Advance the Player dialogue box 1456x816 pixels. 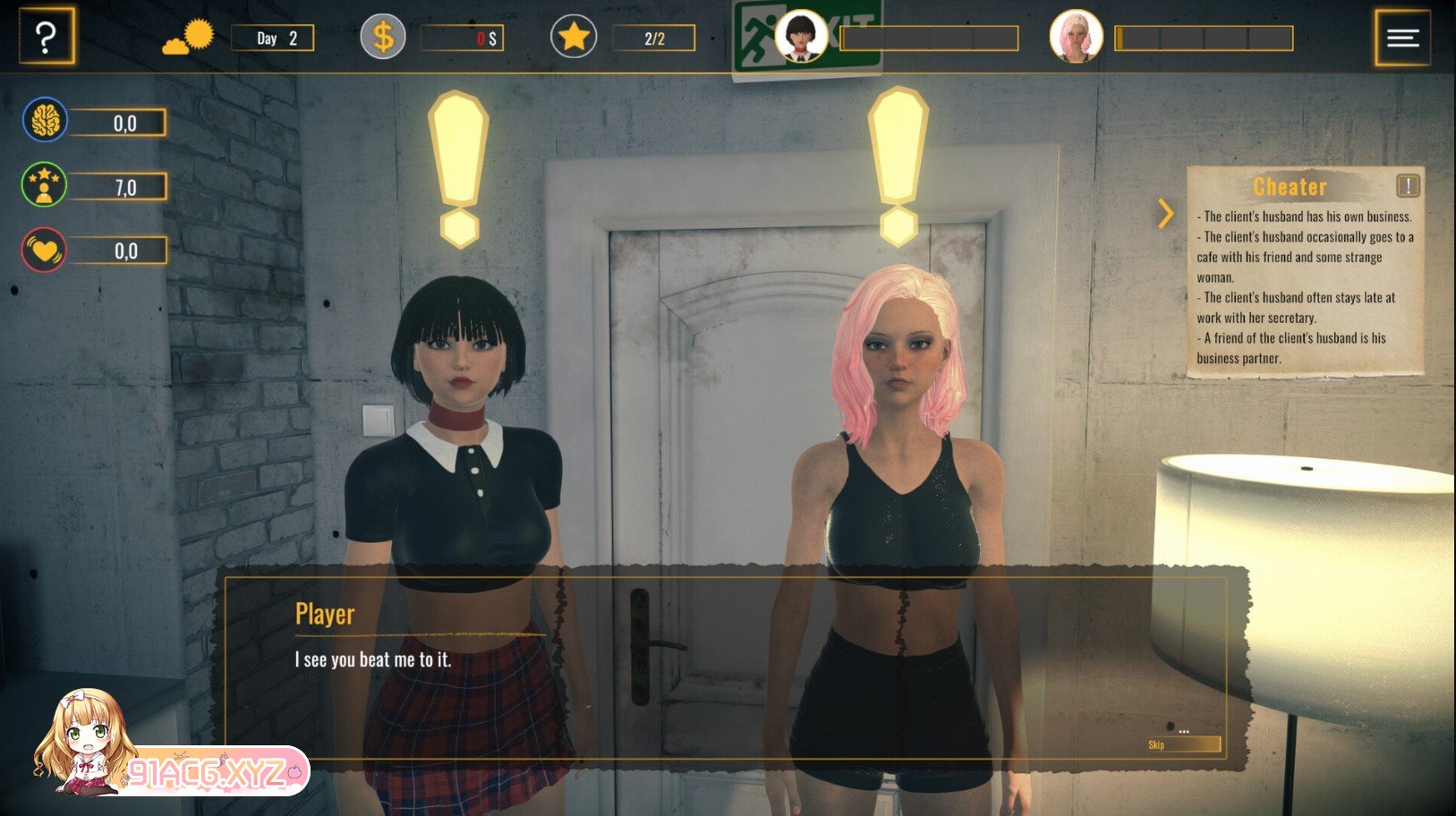(x=725, y=667)
